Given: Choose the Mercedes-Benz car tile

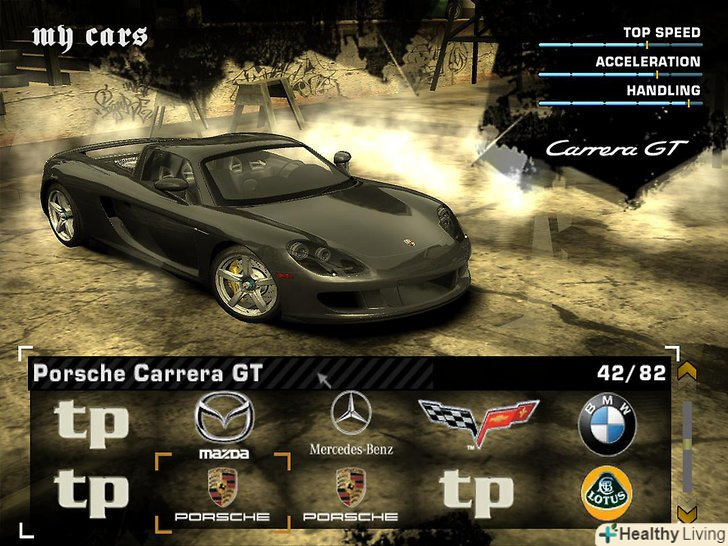Looking at the screenshot, I should [x=351, y=424].
